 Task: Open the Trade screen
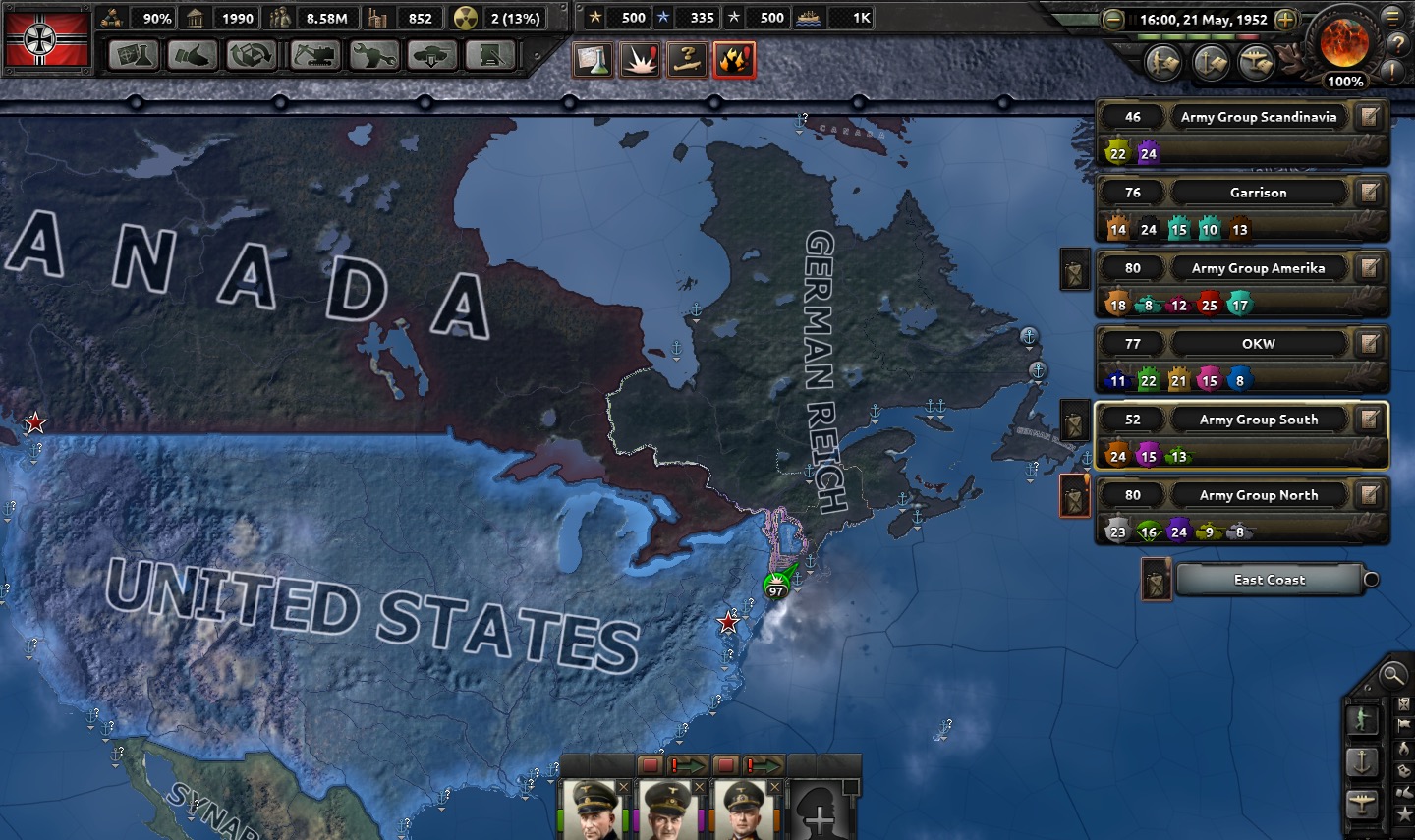click(x=251, y=56)
